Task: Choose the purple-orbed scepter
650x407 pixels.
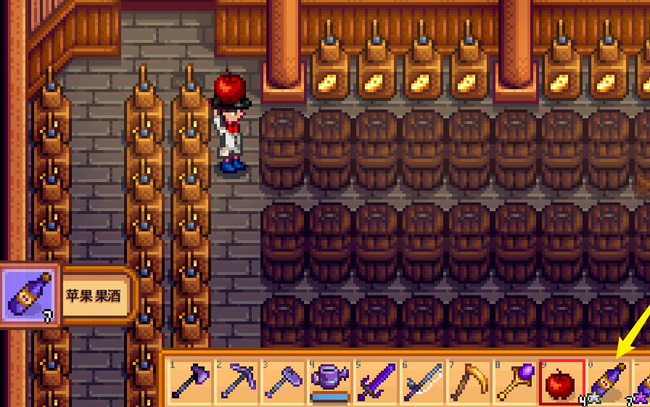Action: point(514,382)
